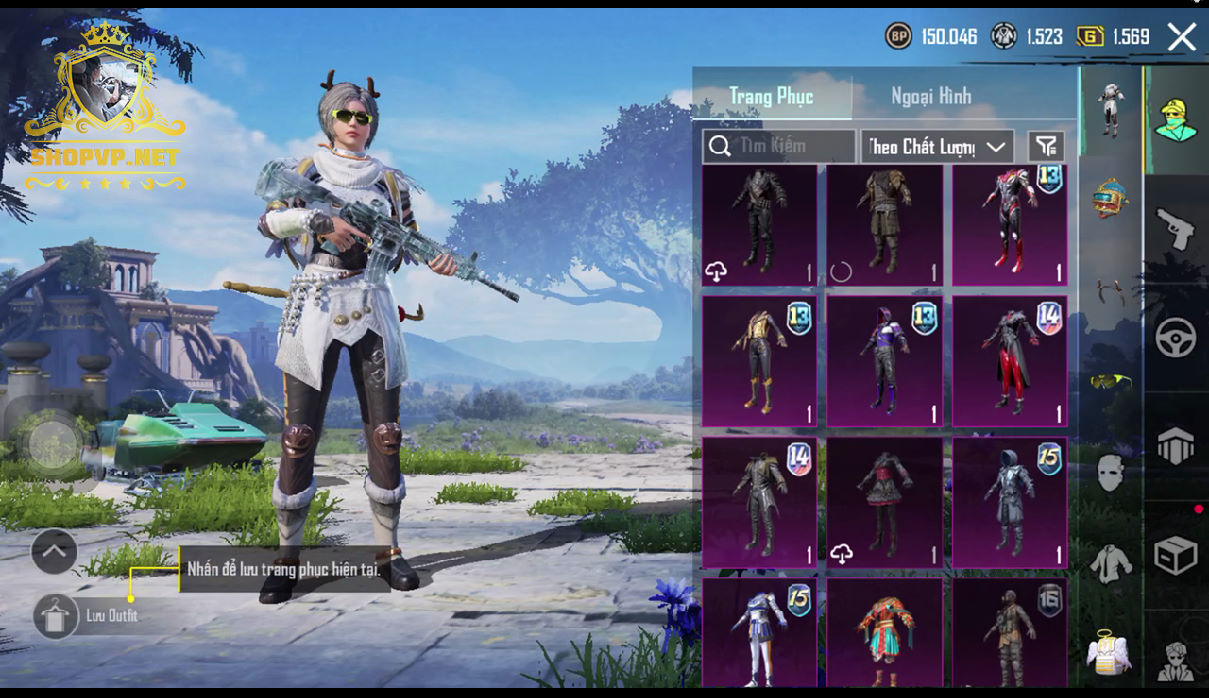Close the inventory with the X button

point(1182,38)
